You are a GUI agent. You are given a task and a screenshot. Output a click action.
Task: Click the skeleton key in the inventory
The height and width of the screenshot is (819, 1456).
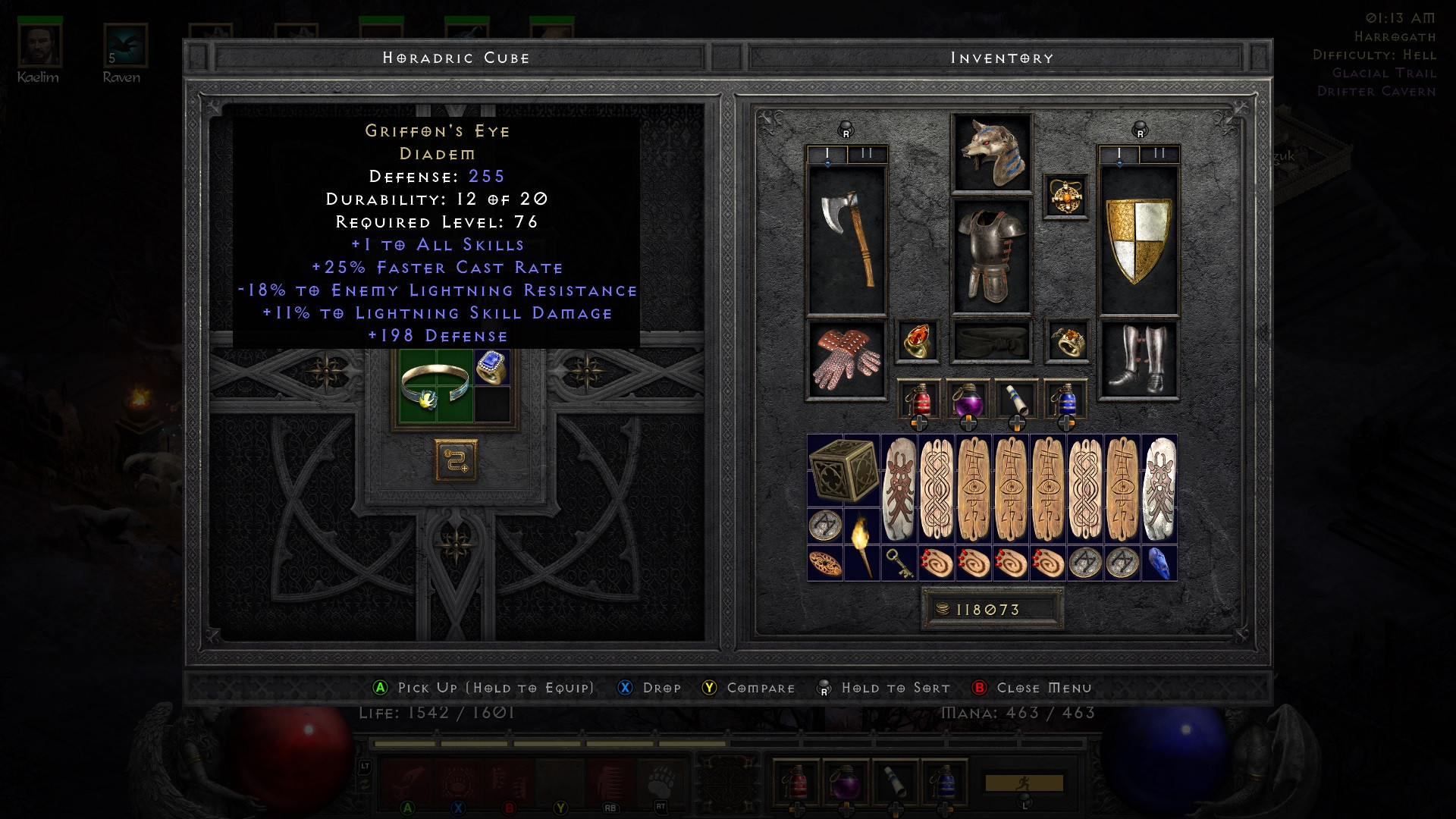tap(899, 561)
